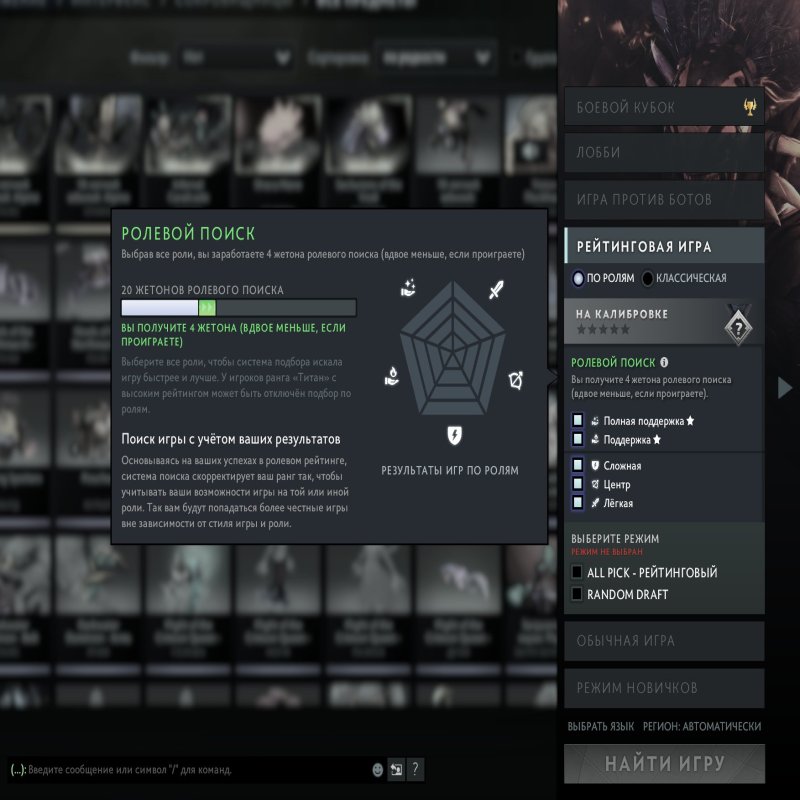Tick the Полная поддержка role checkbox
The width and height of the screenshot is (800, 800).
click(x=578, y=421)
